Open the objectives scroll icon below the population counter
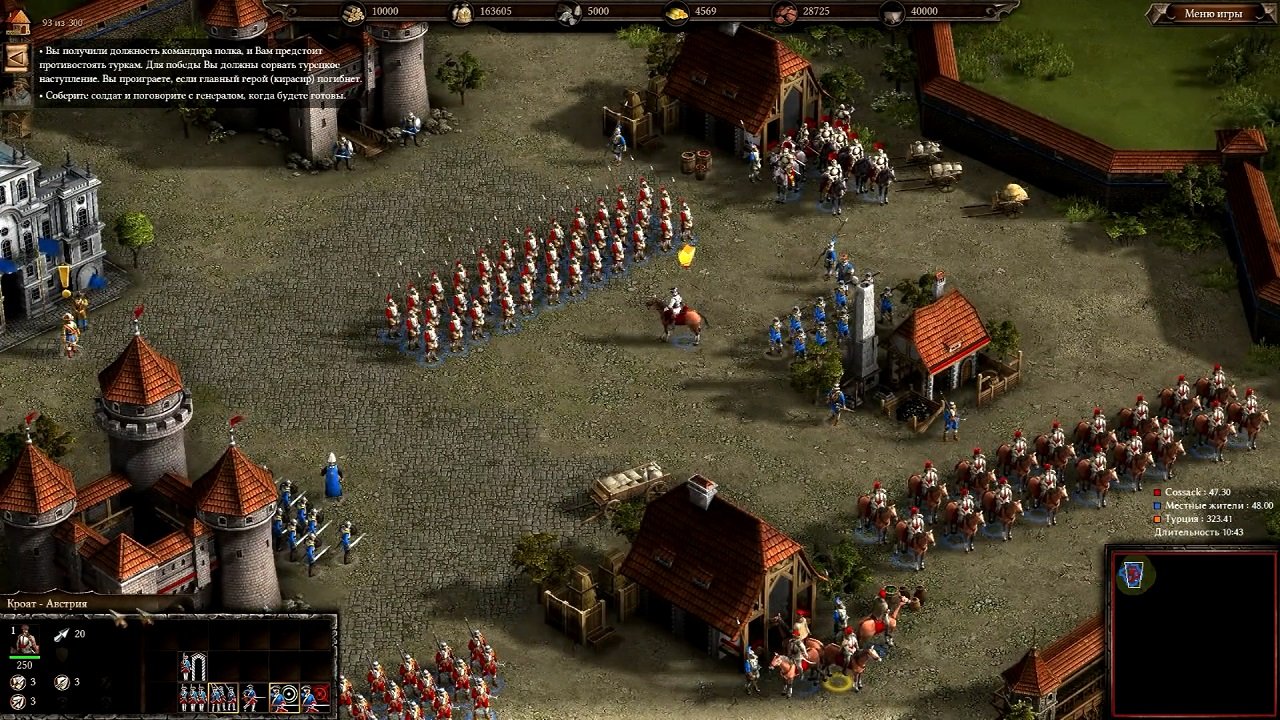This screenshot has width=1280, height=720. pos(16,58)
